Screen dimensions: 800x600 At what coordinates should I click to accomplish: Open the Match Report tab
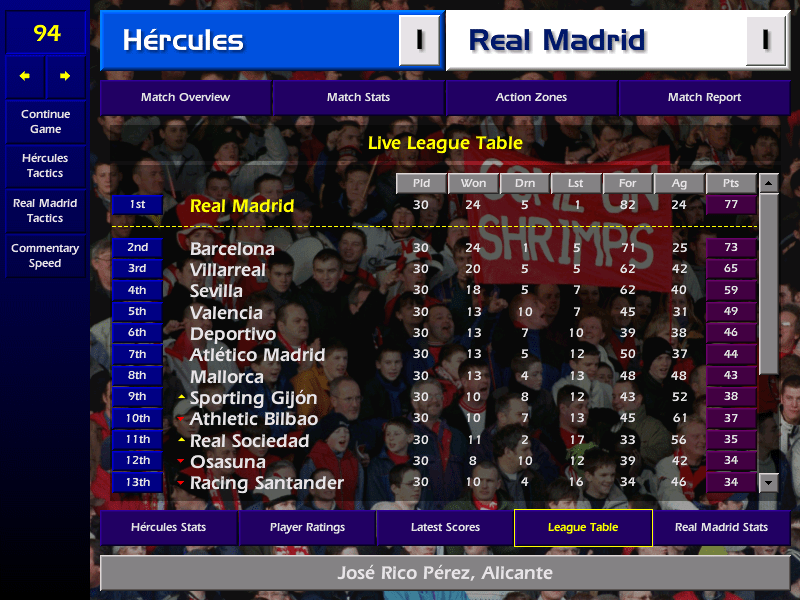[704, 98]
